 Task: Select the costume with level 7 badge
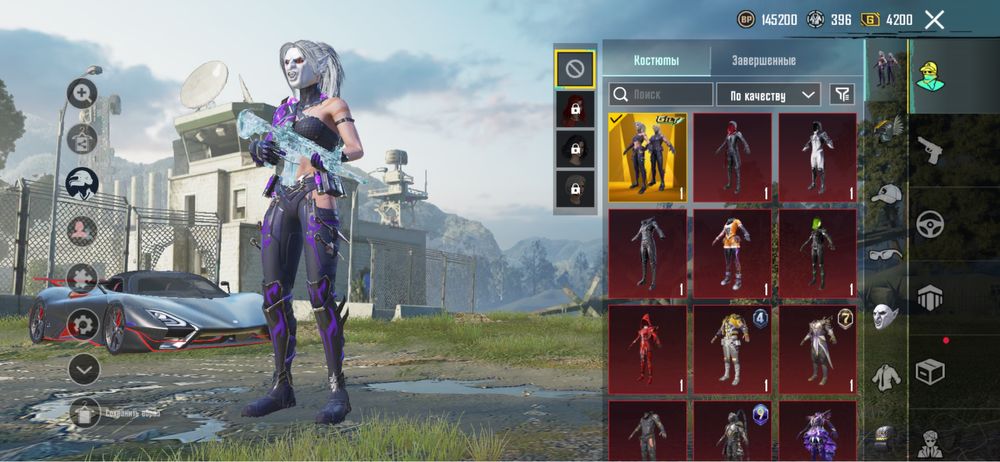click(817, 349)
